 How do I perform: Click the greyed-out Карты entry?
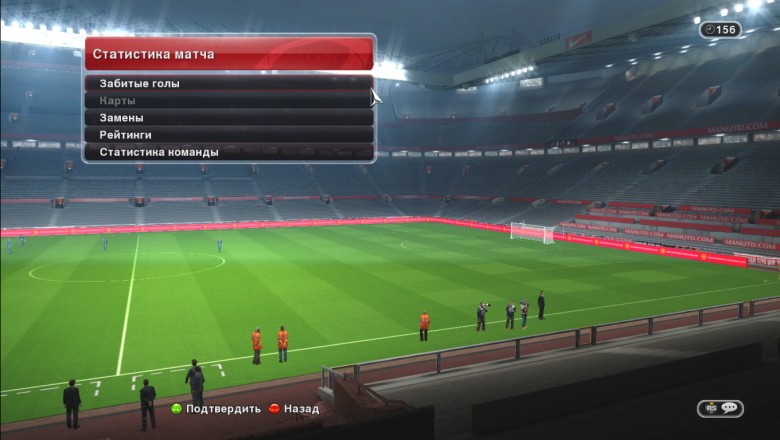pos(228,100)
